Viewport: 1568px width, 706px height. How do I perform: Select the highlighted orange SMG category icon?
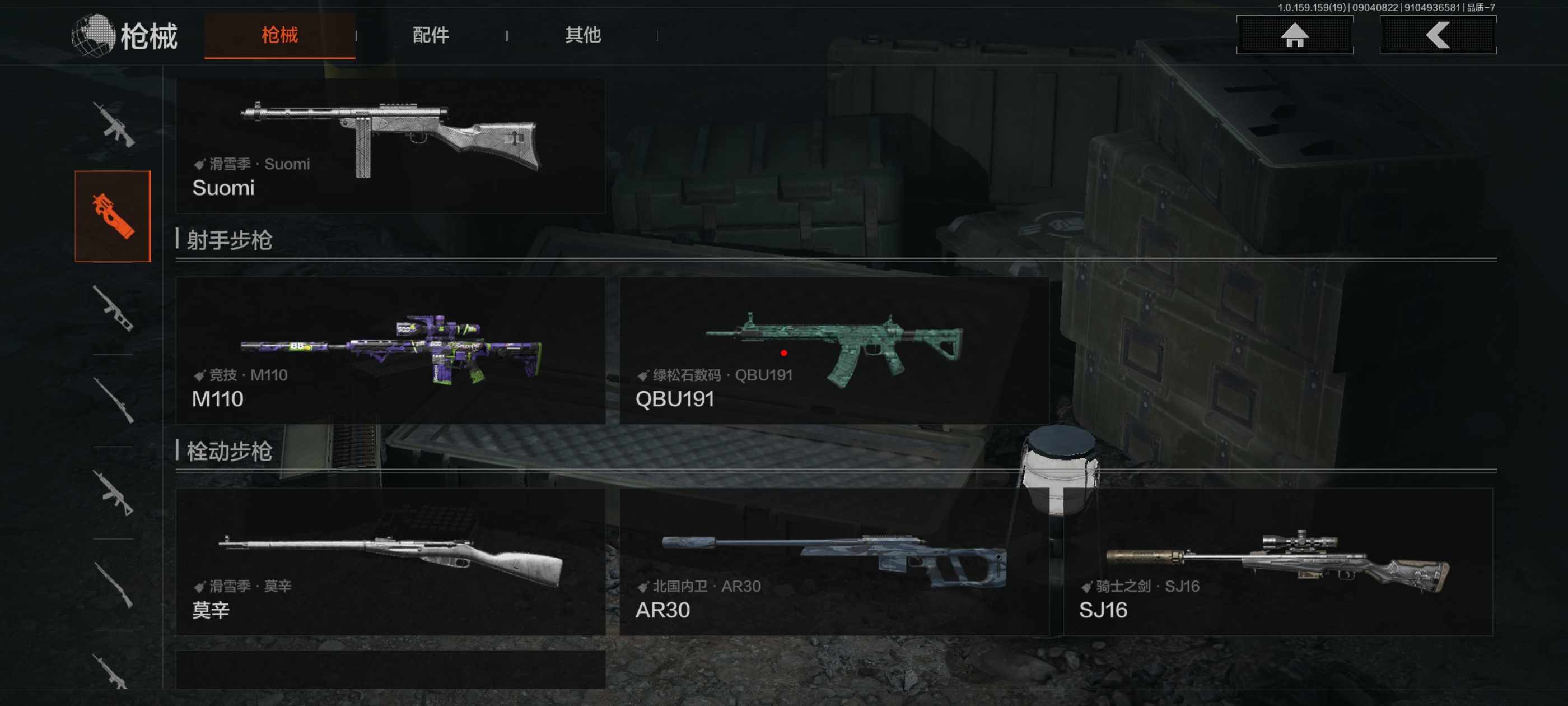click(x=113, y=216)
